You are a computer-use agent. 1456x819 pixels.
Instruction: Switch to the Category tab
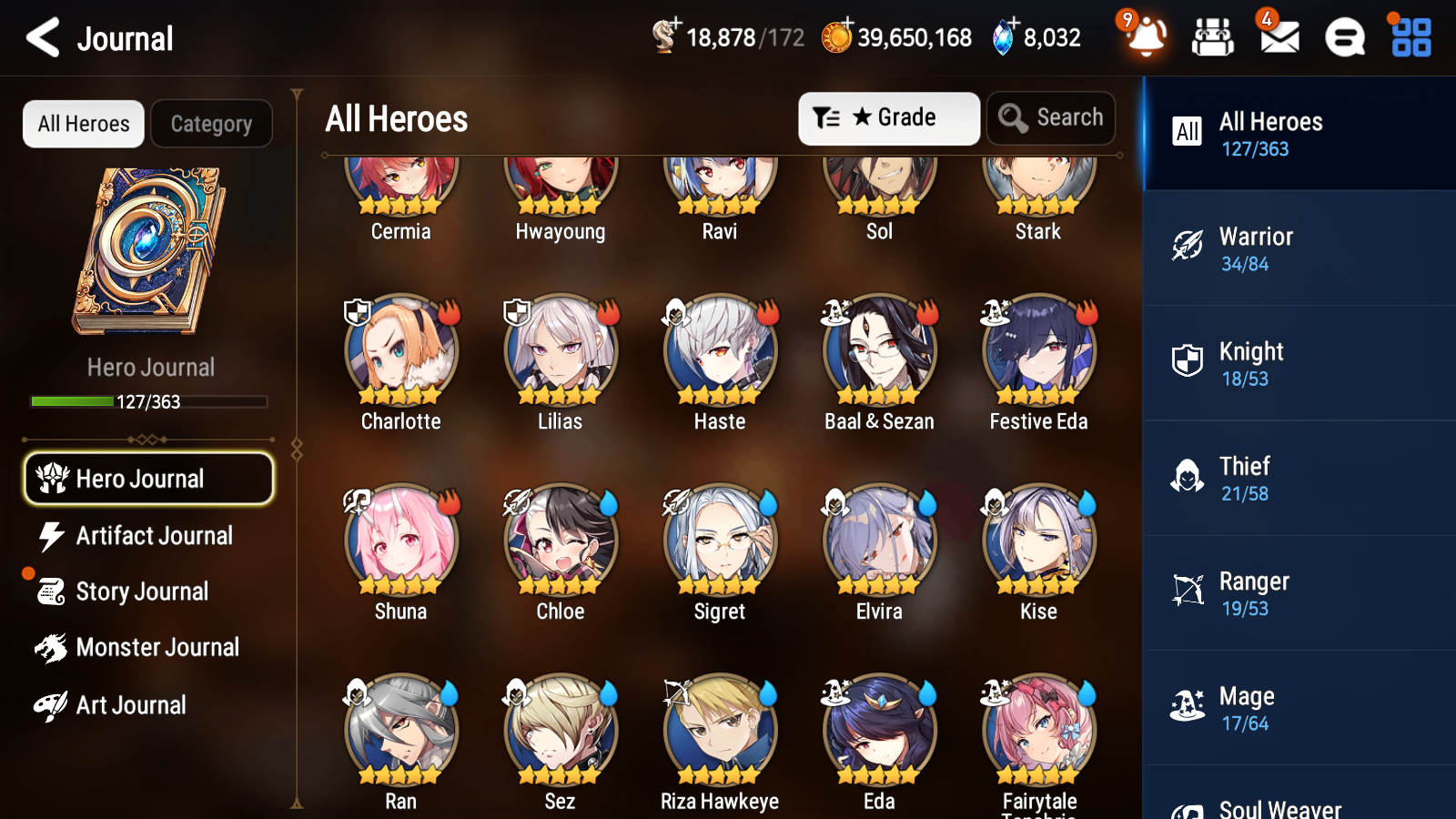(x=212, y=124)
